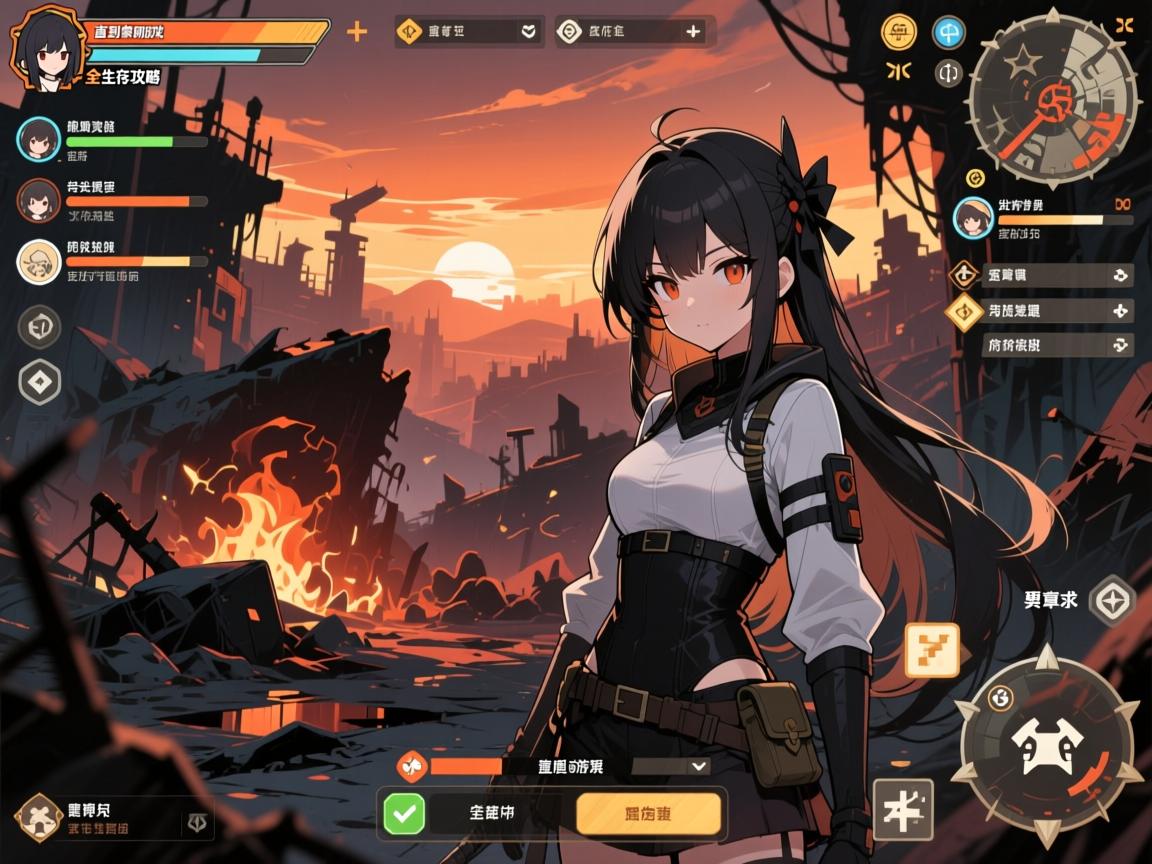Click the orange plus beside the player bars
The image size is (1152, 864).
pyautogui.click(x=356, y=32)
